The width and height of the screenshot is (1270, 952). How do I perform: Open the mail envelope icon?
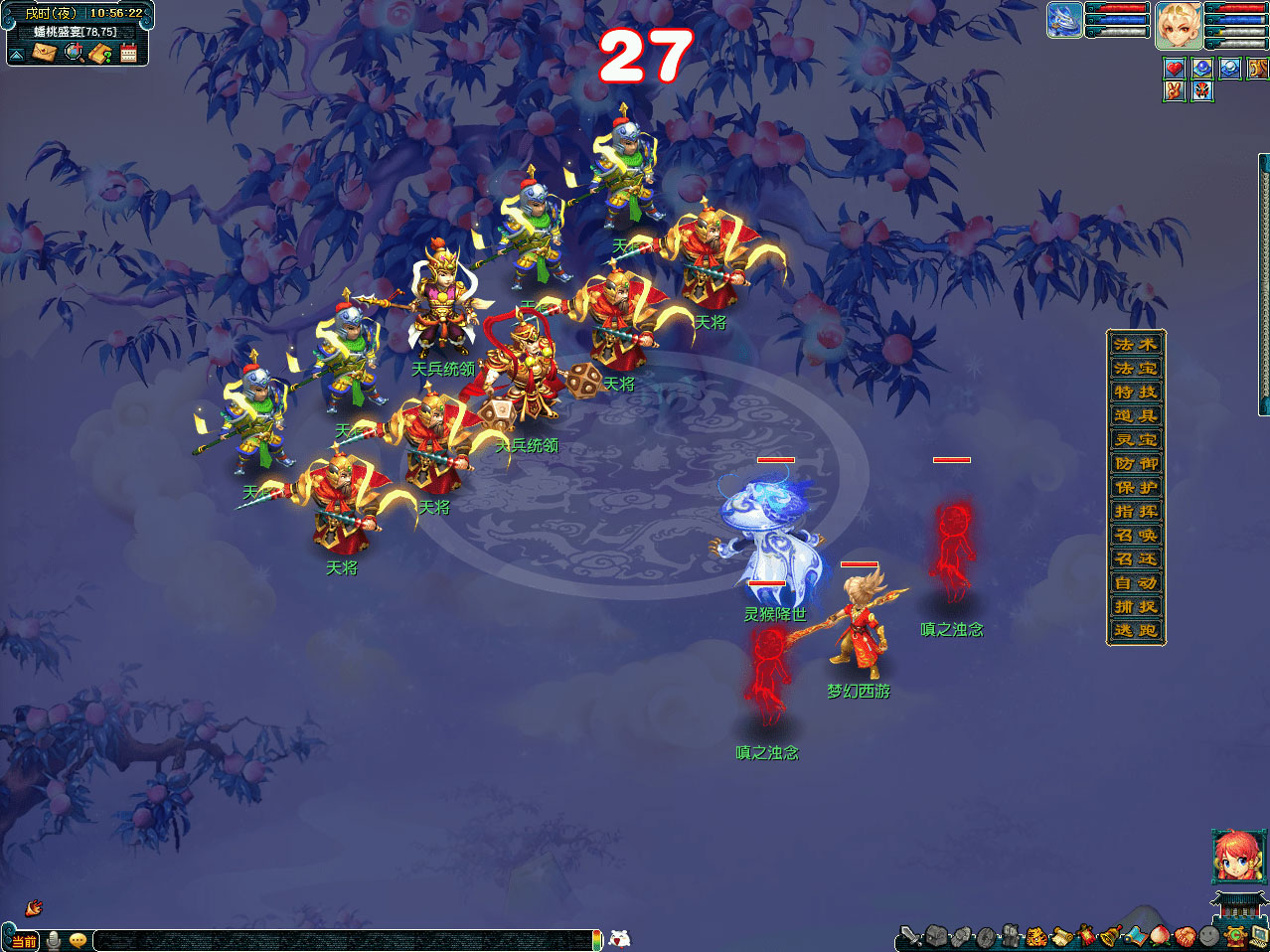pyautogui.click(x=44, y=52)
